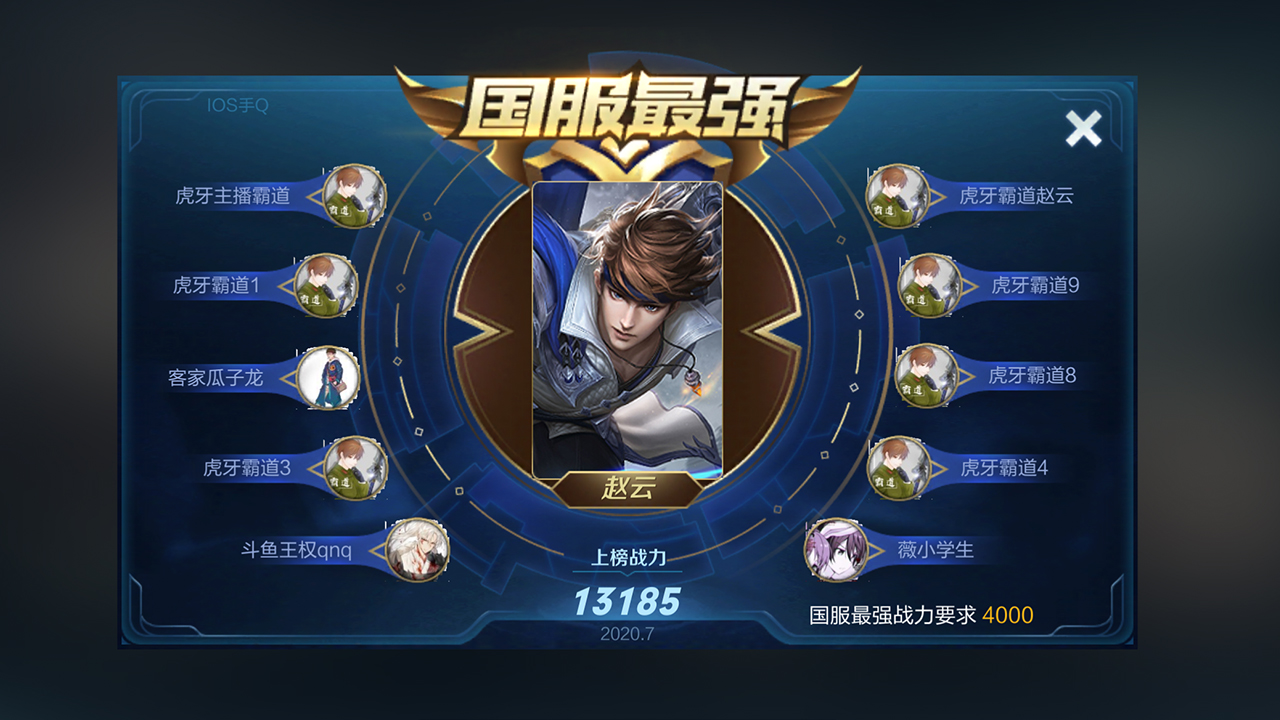Select the 虎牙霸道赵云 name banner

(x=1017, y=197)
